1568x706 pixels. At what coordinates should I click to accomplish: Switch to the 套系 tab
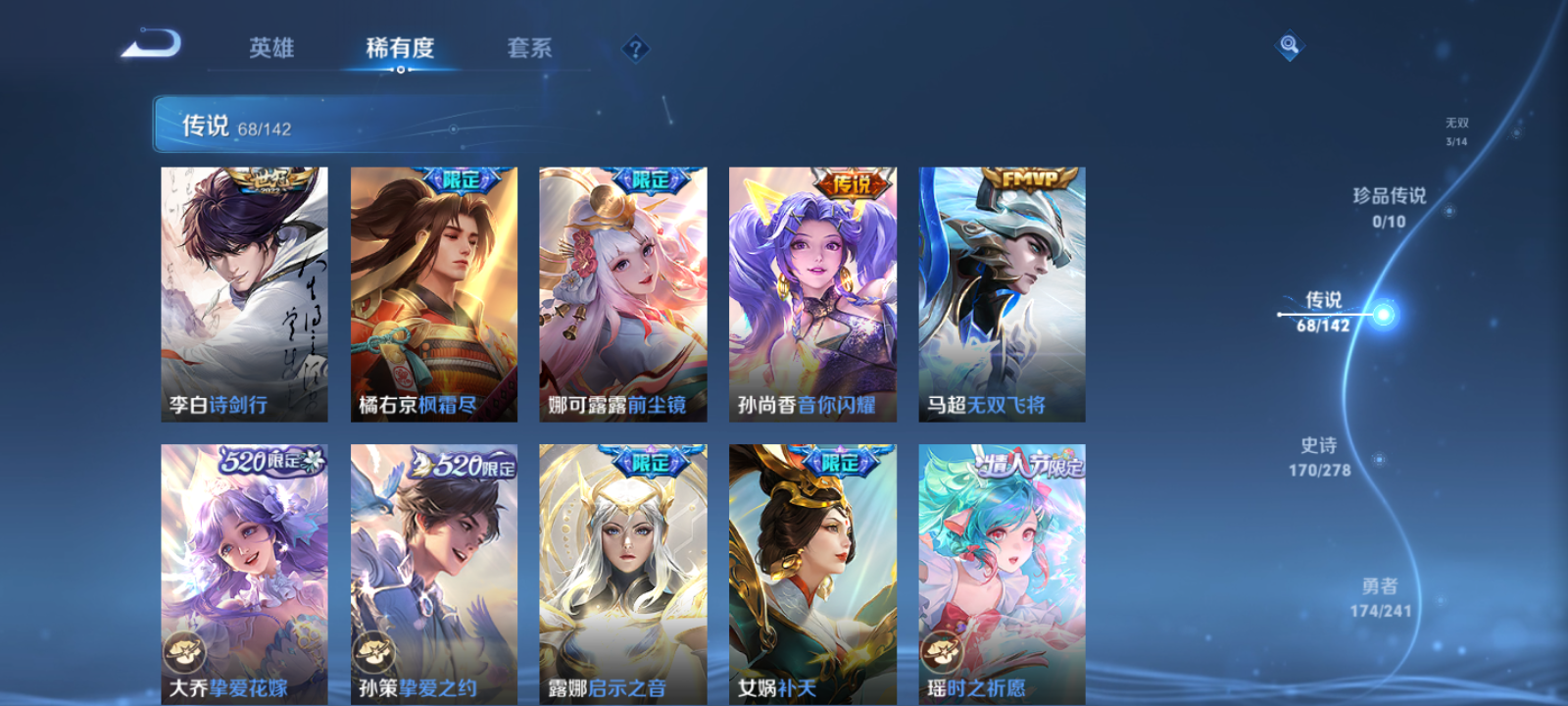click(x=526, y=47)
